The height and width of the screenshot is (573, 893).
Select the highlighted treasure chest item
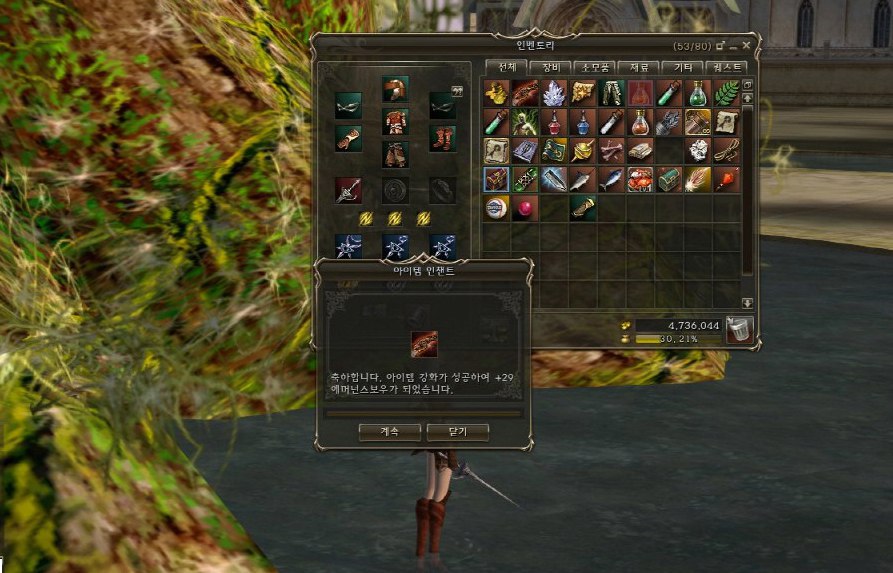pyautogui.click(x=497, y=180)
